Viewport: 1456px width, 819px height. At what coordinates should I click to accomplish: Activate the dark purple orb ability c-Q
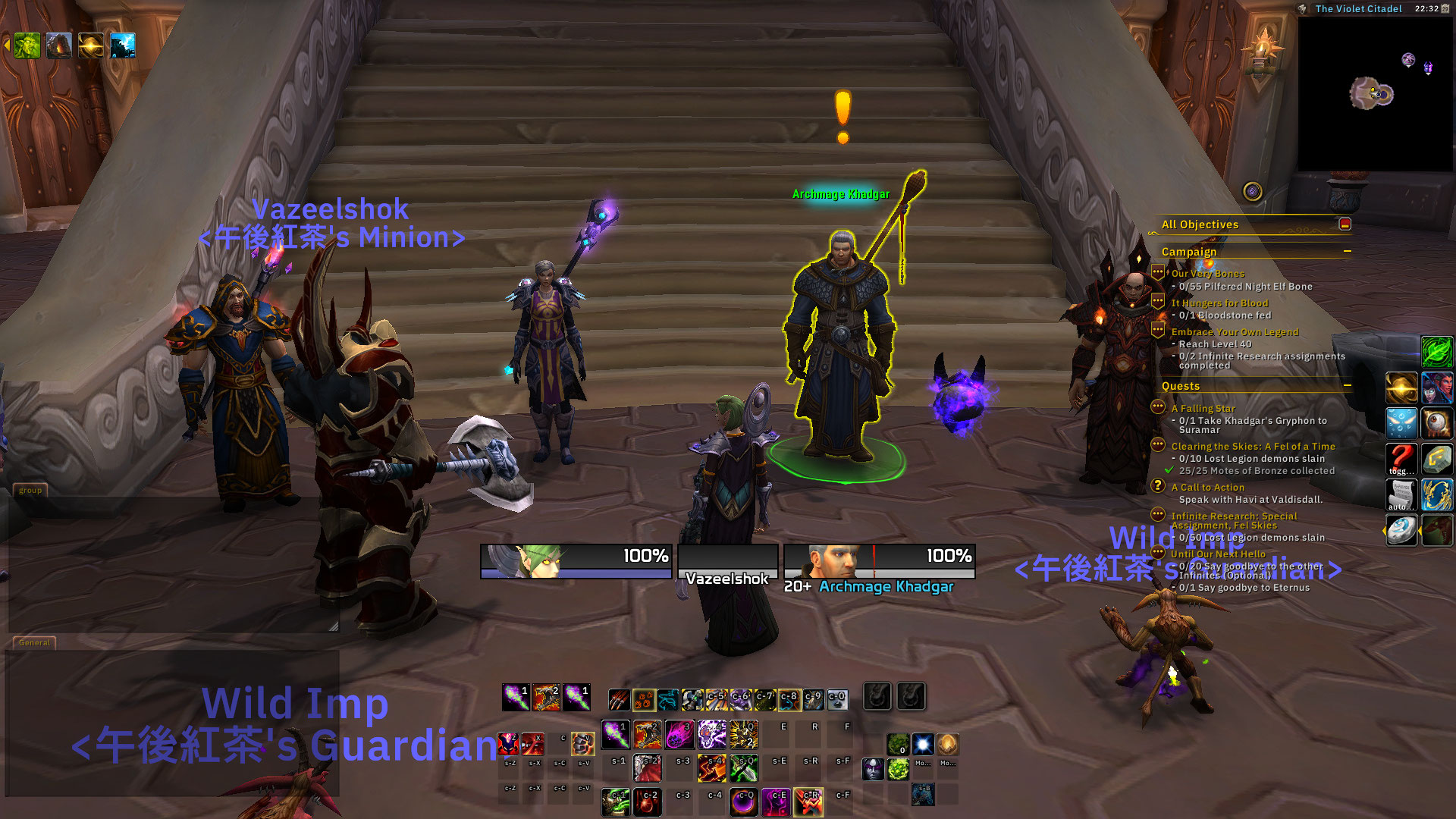coord(743,802)
